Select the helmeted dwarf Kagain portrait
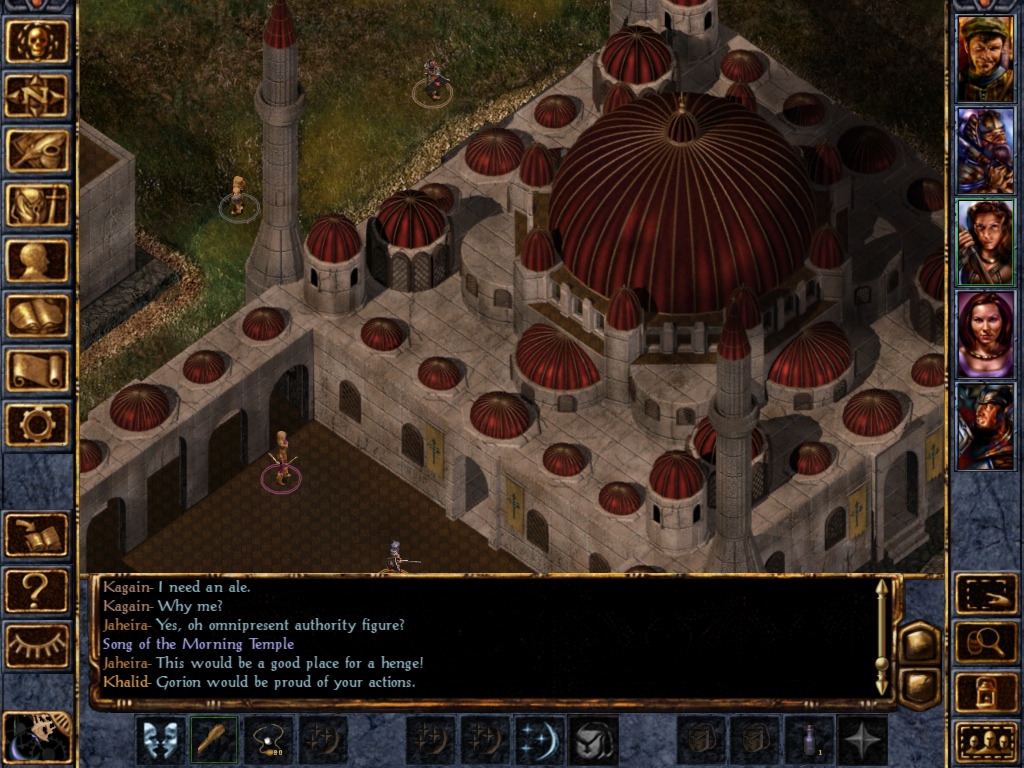Screen dimensions: 1024x768 (x=985, y=150)
